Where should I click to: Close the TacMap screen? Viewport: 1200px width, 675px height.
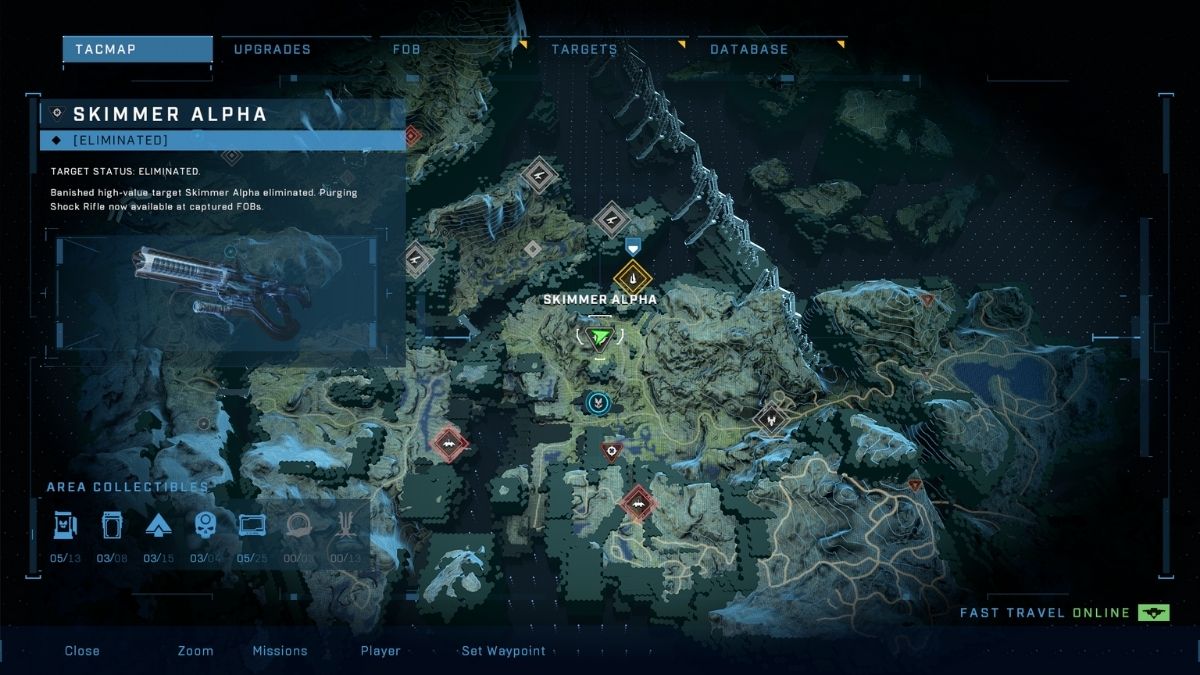click(x=82, y=651)
